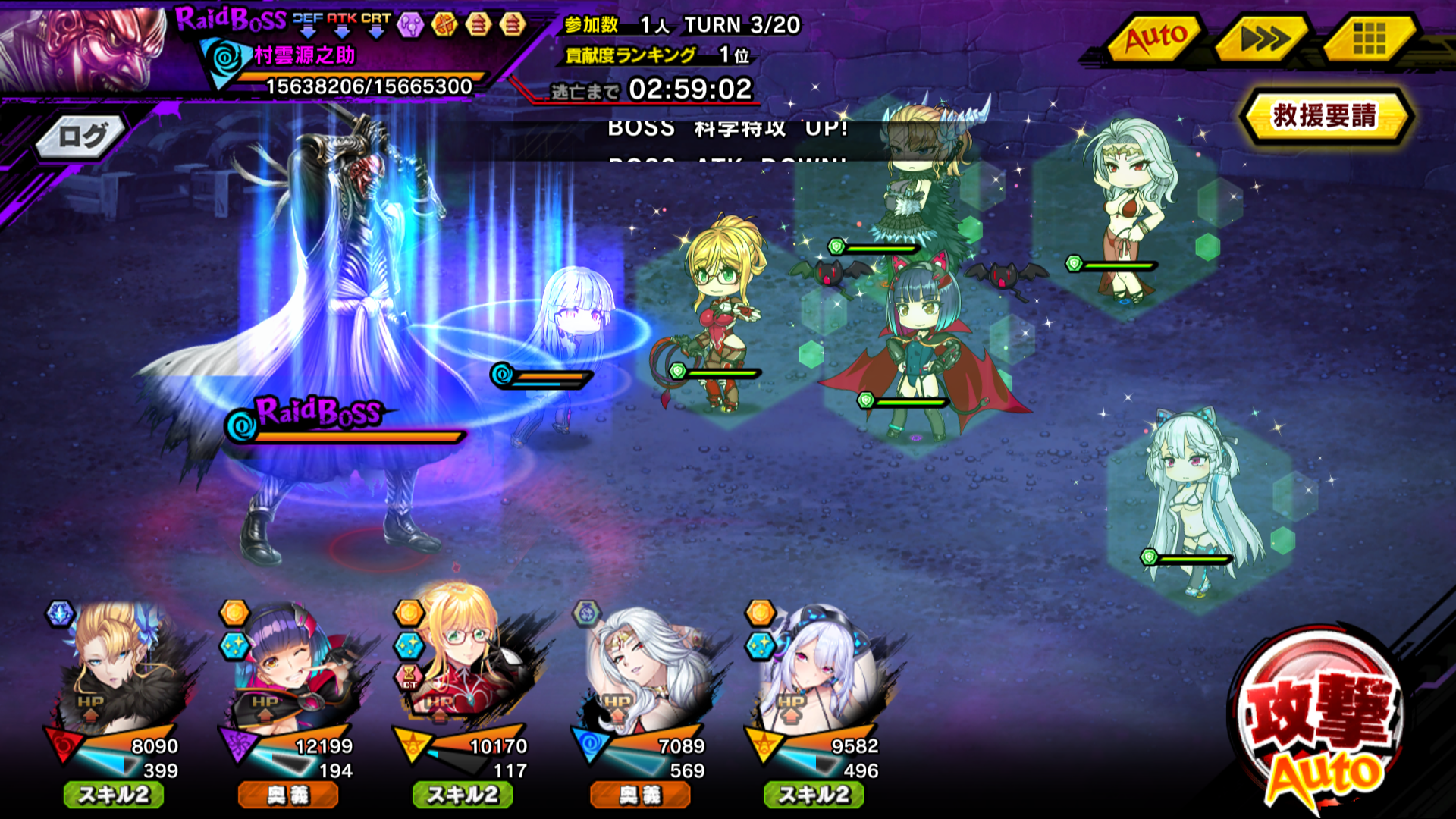Image resolution: width=1456 pixels, height=819 pixels.
Task: Activate the fast-forward speed button
Action: pyautogui.click(x=1263, y=38)
